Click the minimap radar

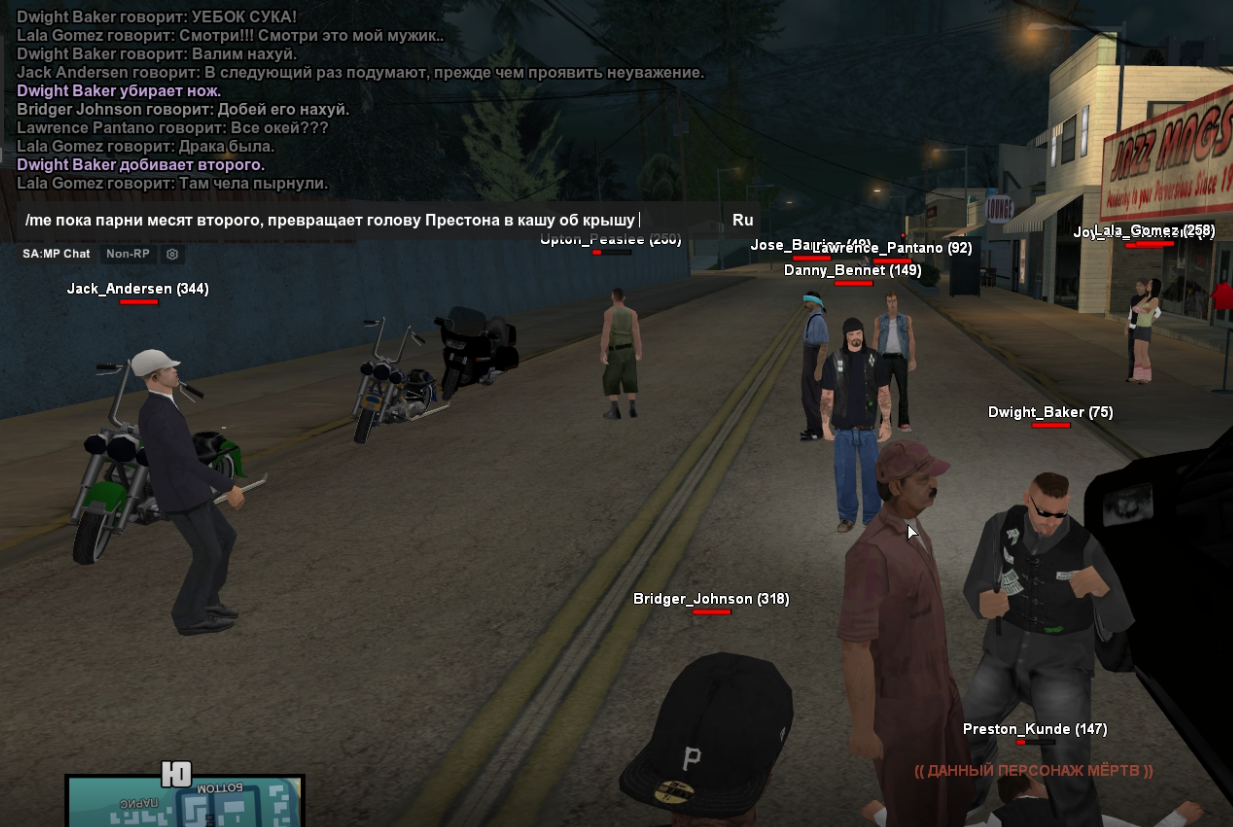tap(185, 802)
